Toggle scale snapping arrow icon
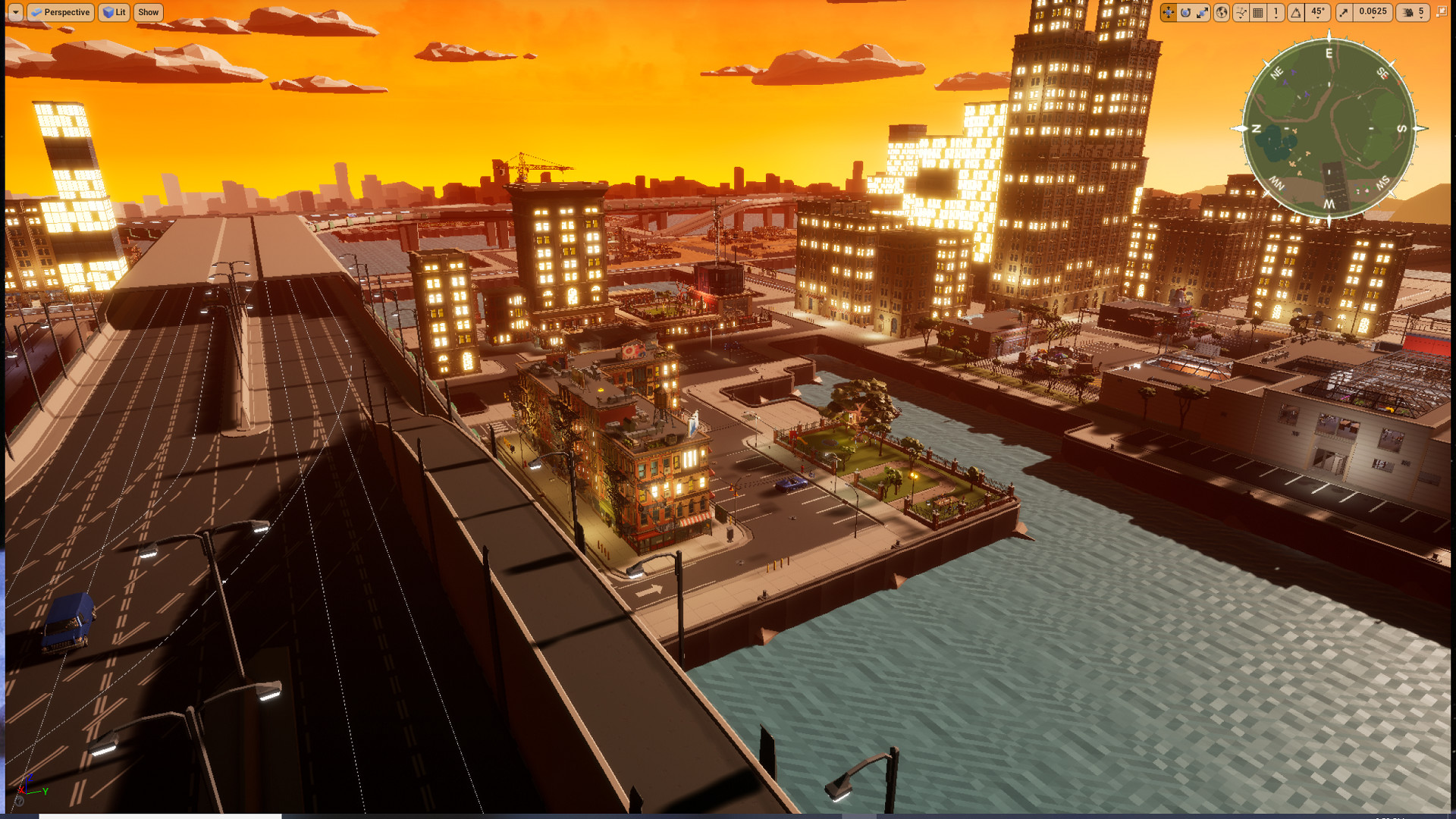1456x819 pixels. [1345, 12]
